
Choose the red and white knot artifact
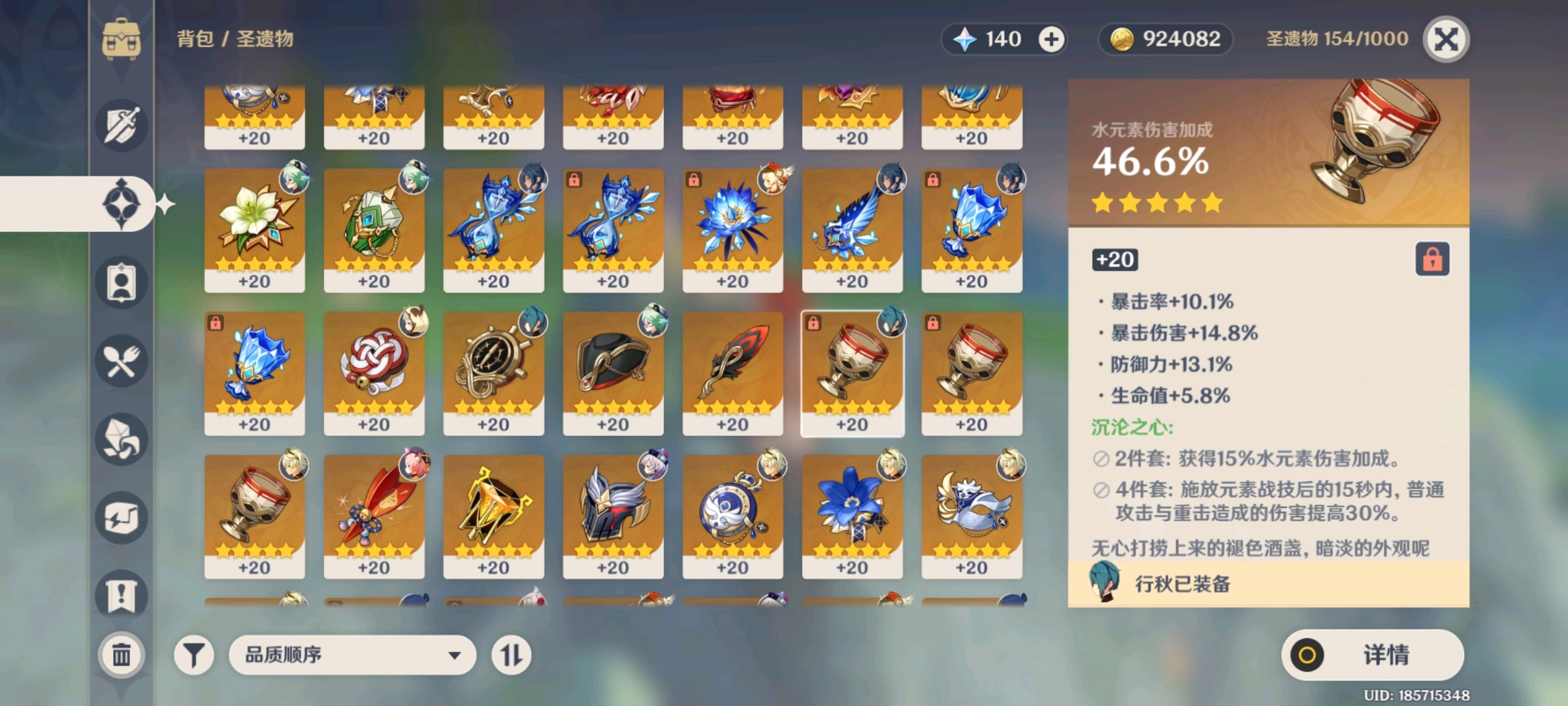(374, 372)
